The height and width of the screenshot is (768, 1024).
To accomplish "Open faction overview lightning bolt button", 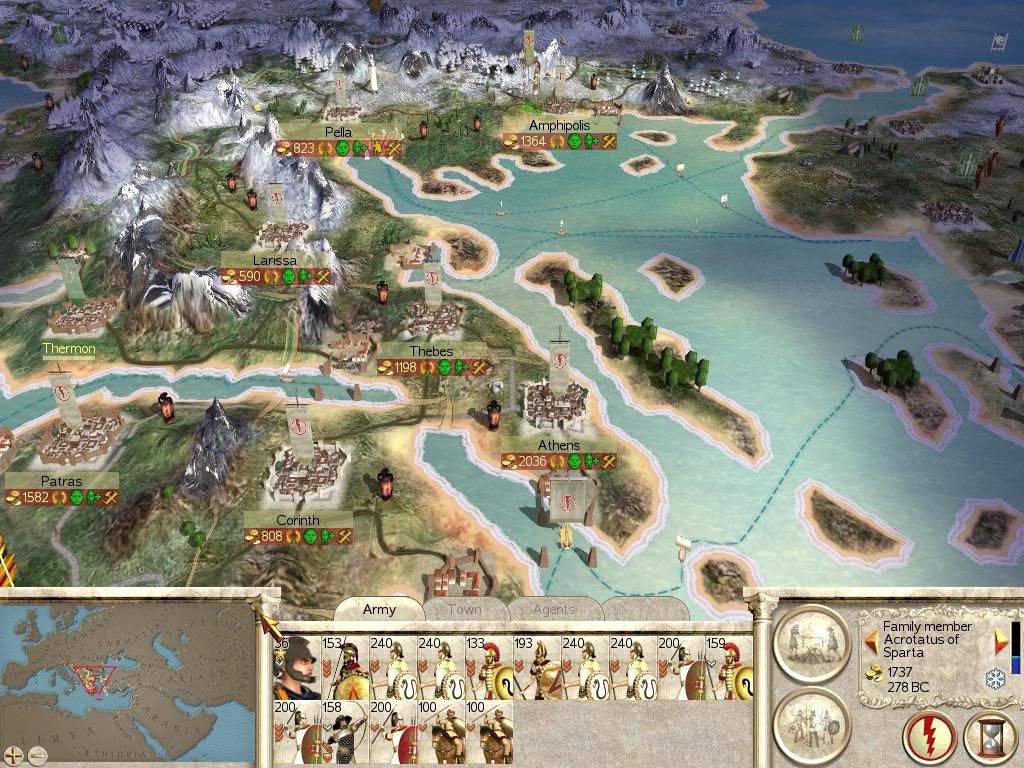I will [x=930, y=738].
